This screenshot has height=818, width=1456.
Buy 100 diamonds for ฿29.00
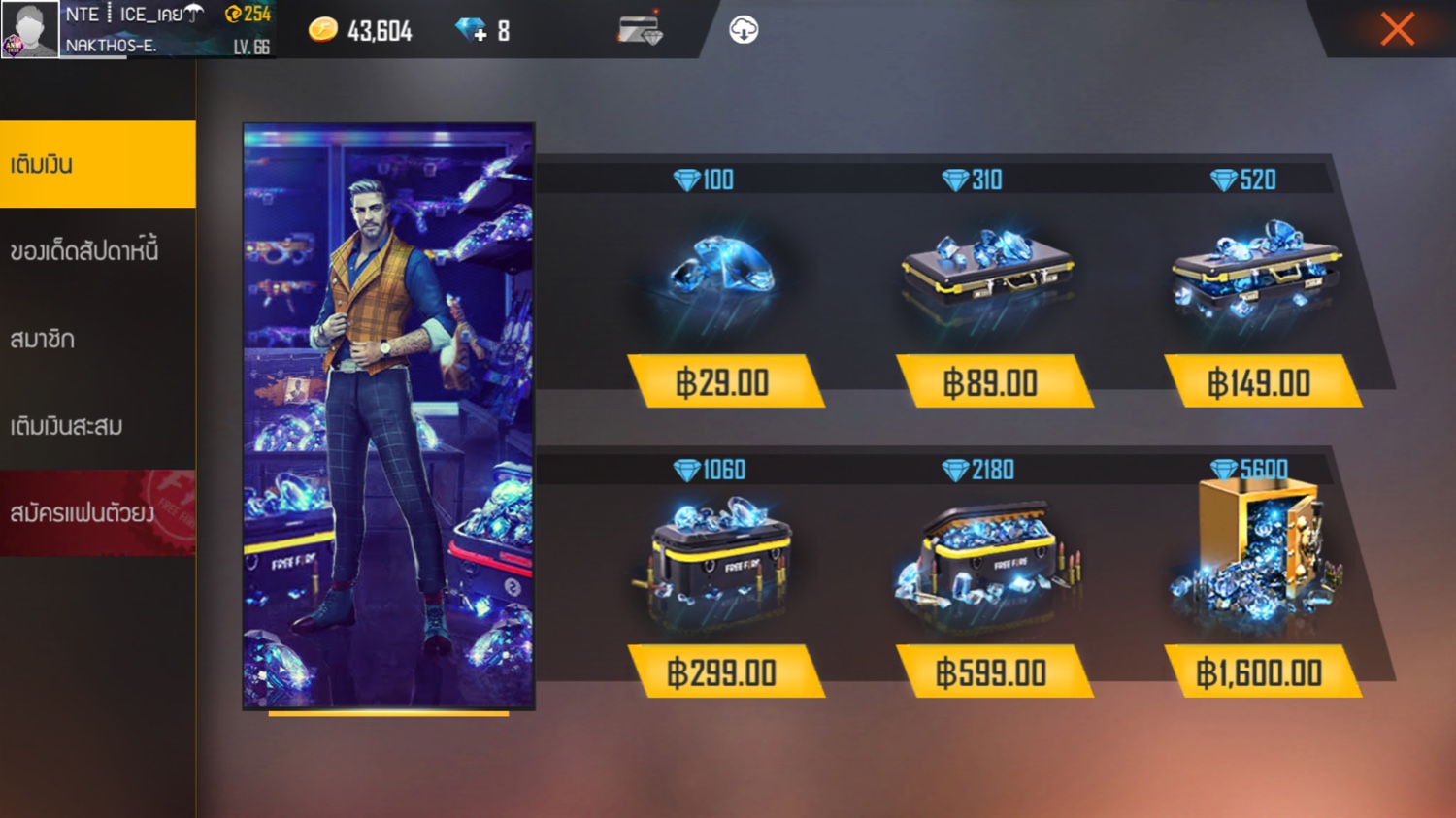723,382
